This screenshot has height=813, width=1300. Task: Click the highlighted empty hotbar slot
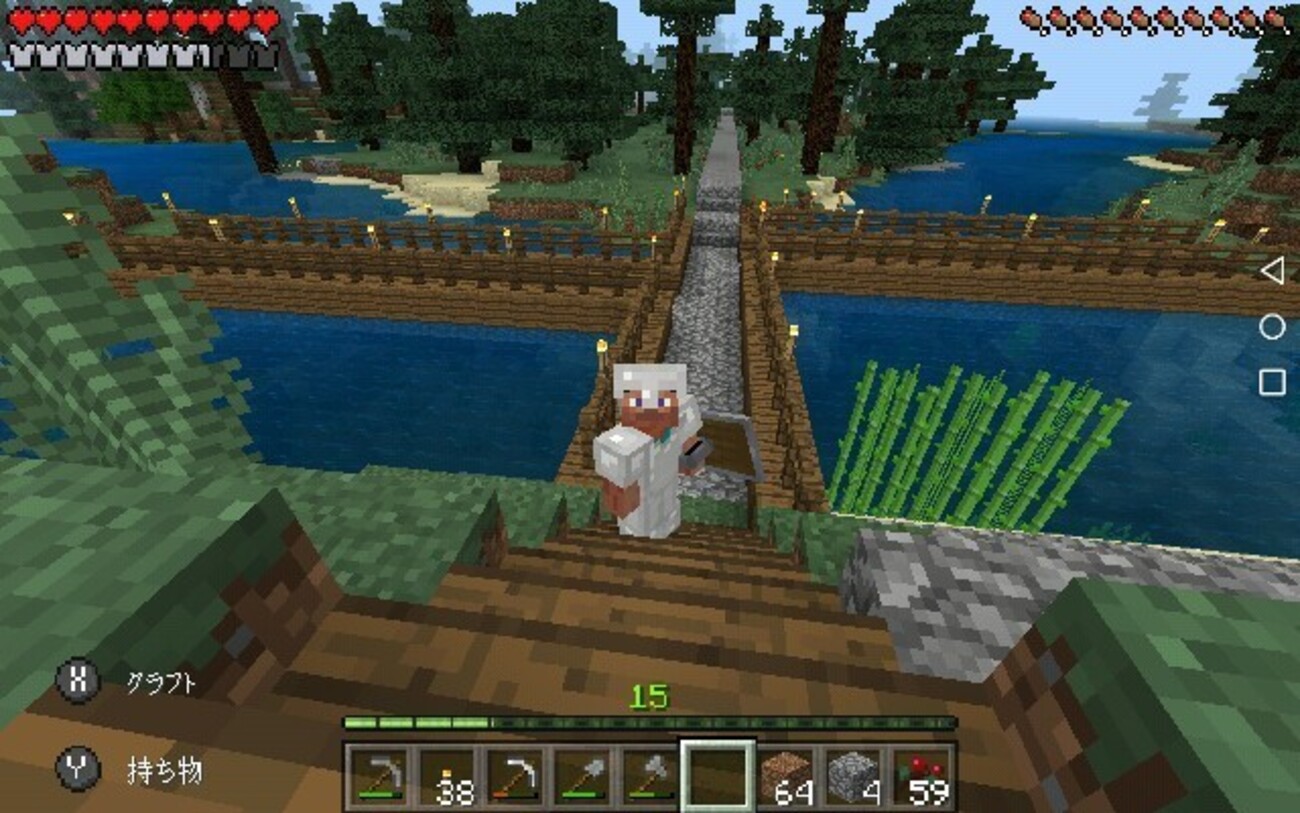(x=718, y=775)
